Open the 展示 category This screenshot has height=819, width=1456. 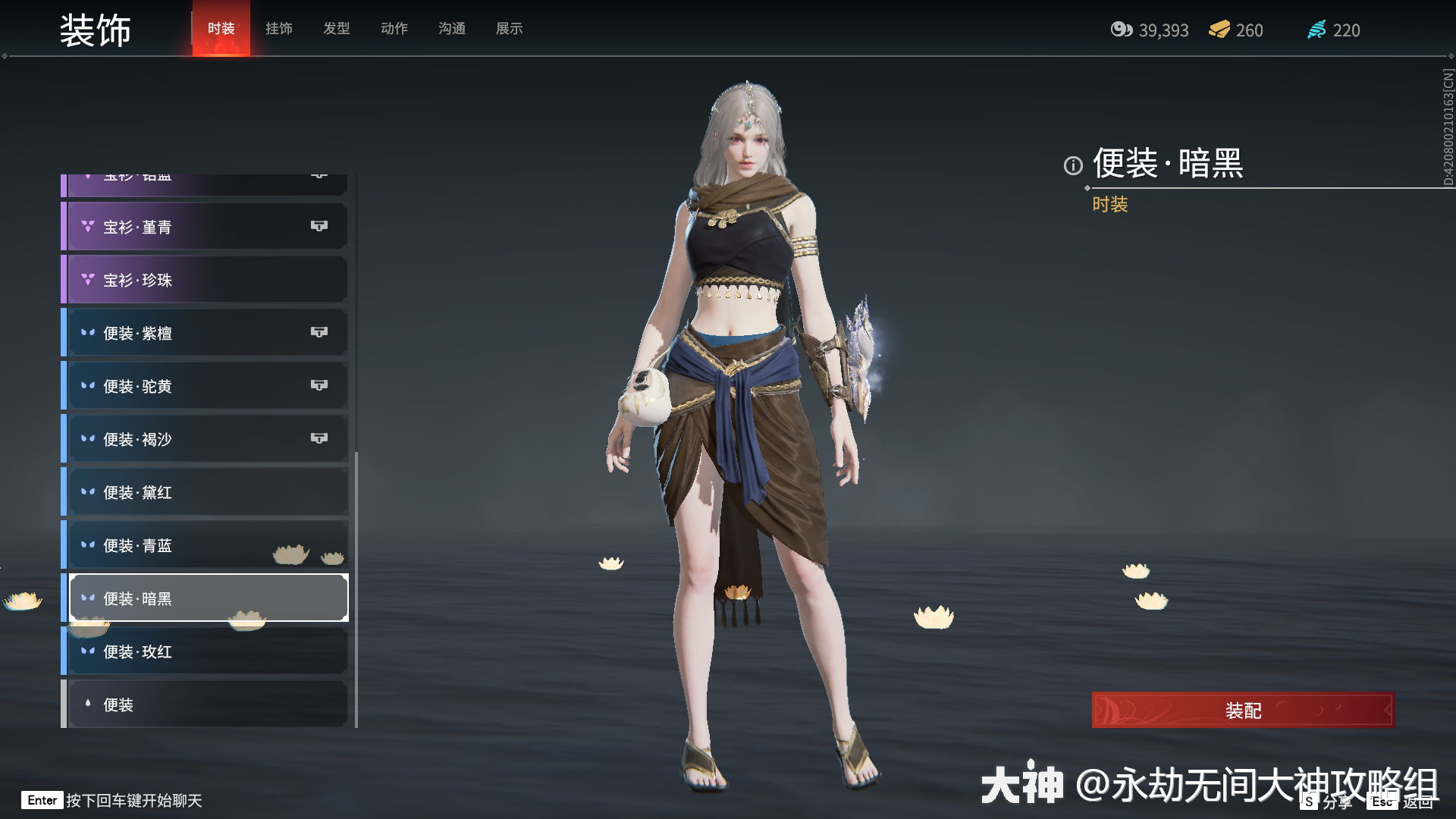tap(509, 29)
